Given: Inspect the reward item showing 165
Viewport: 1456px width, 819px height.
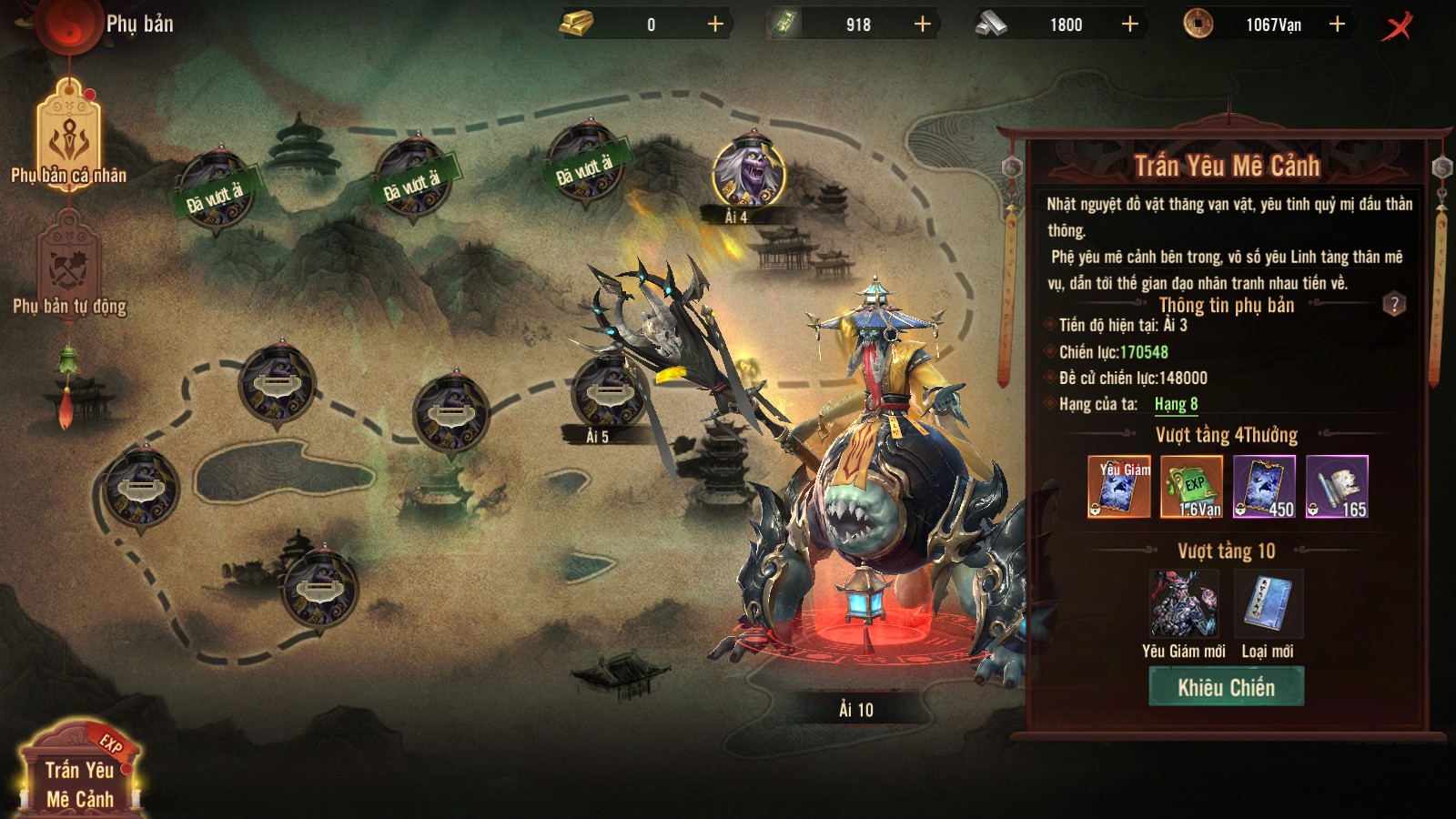Looking at the screenshot, I should tap(1337, 487).
